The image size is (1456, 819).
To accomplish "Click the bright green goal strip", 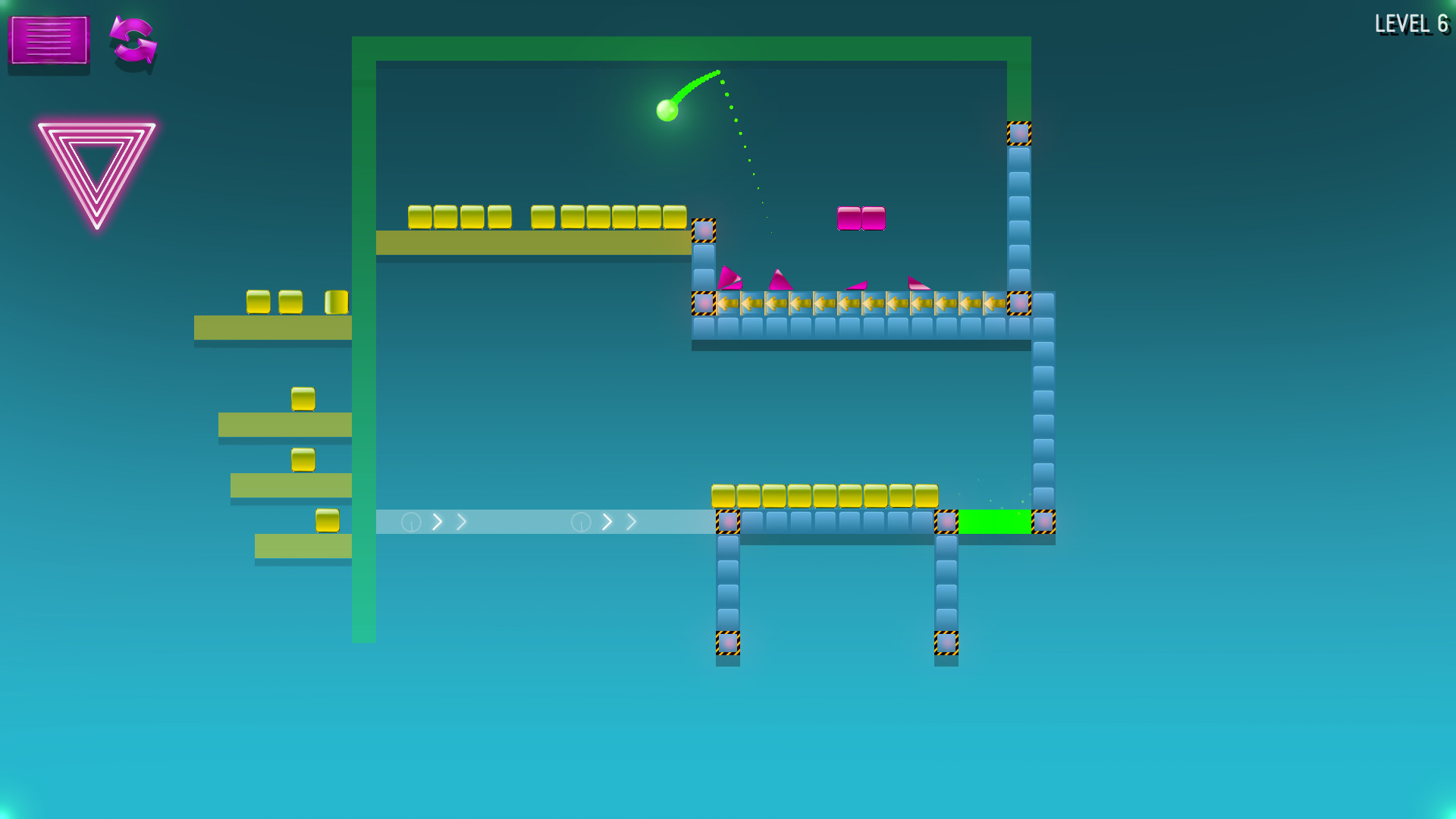I will 993,522.
